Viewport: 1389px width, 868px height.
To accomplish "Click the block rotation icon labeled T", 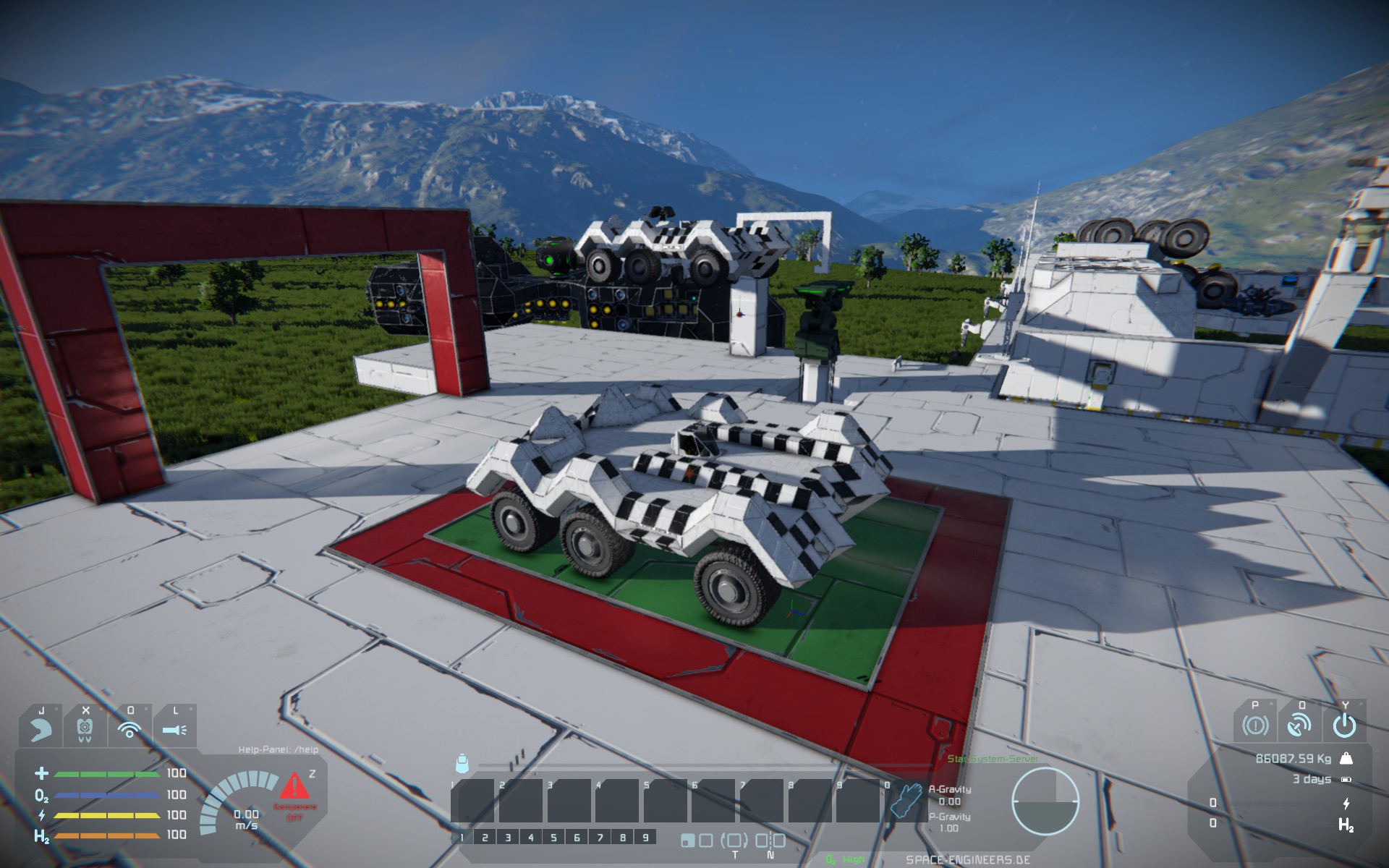I will (734, 841).
